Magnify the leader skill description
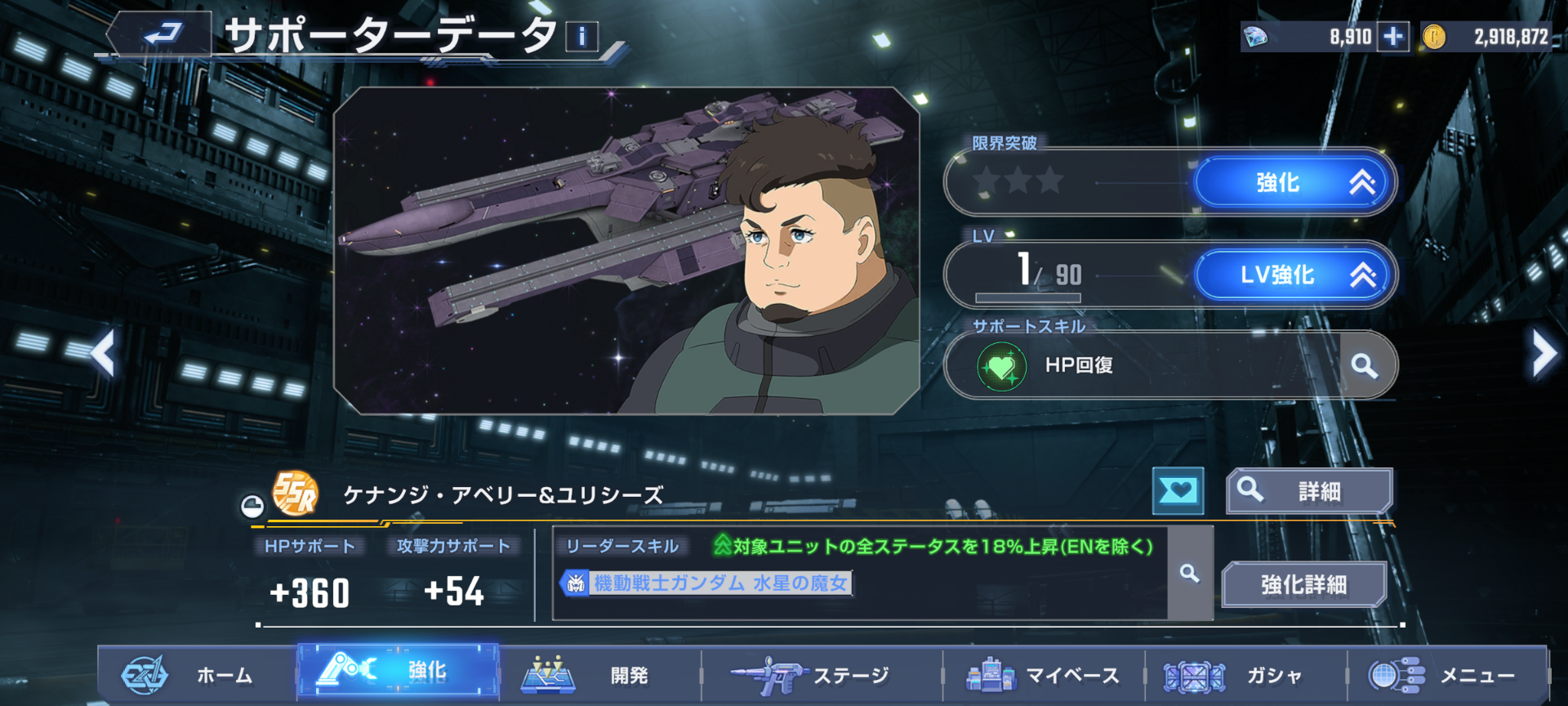 pos(1190,574)
